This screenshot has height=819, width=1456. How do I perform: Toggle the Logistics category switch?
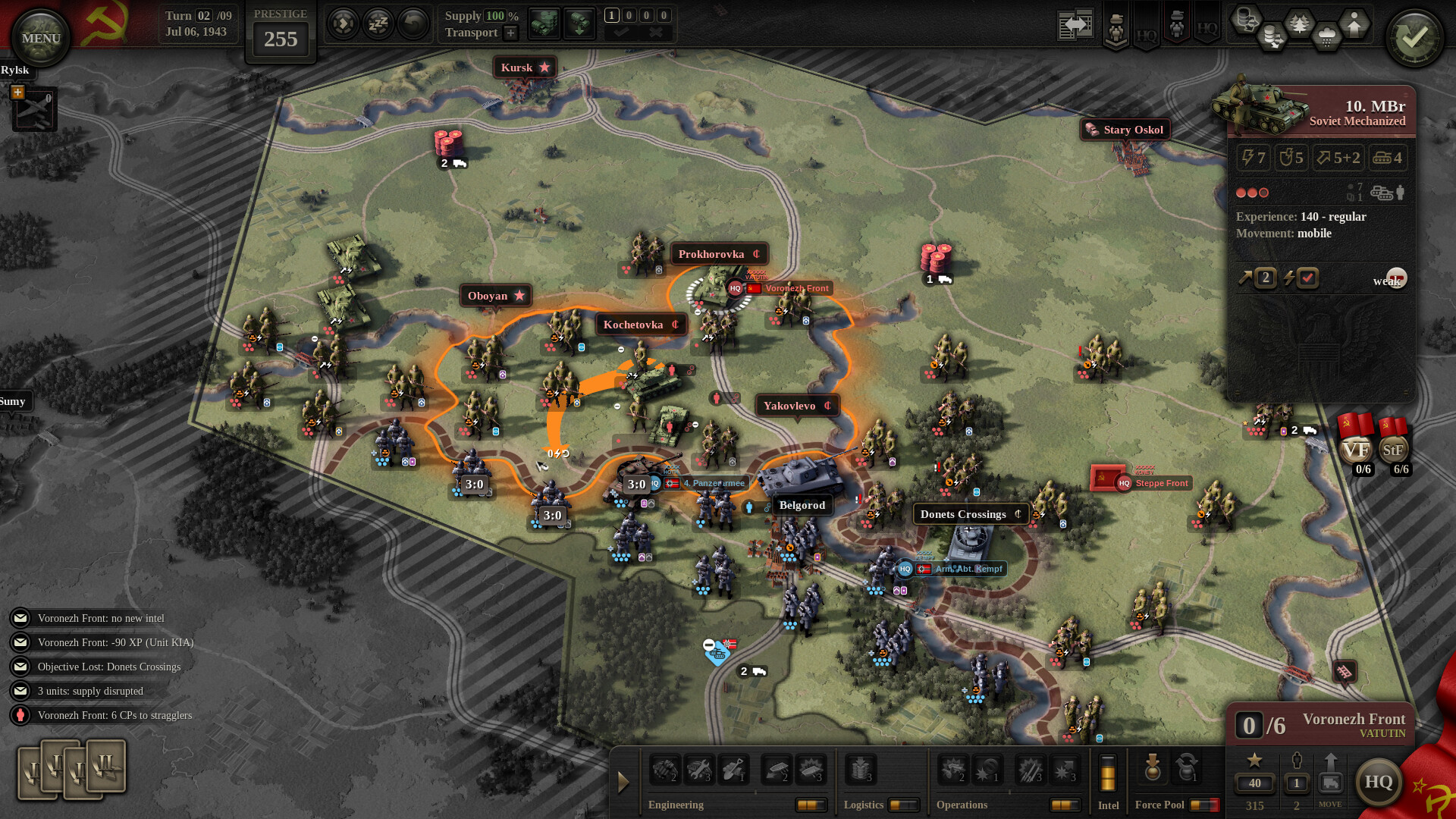pyautogui.click(x=905, y=804)
